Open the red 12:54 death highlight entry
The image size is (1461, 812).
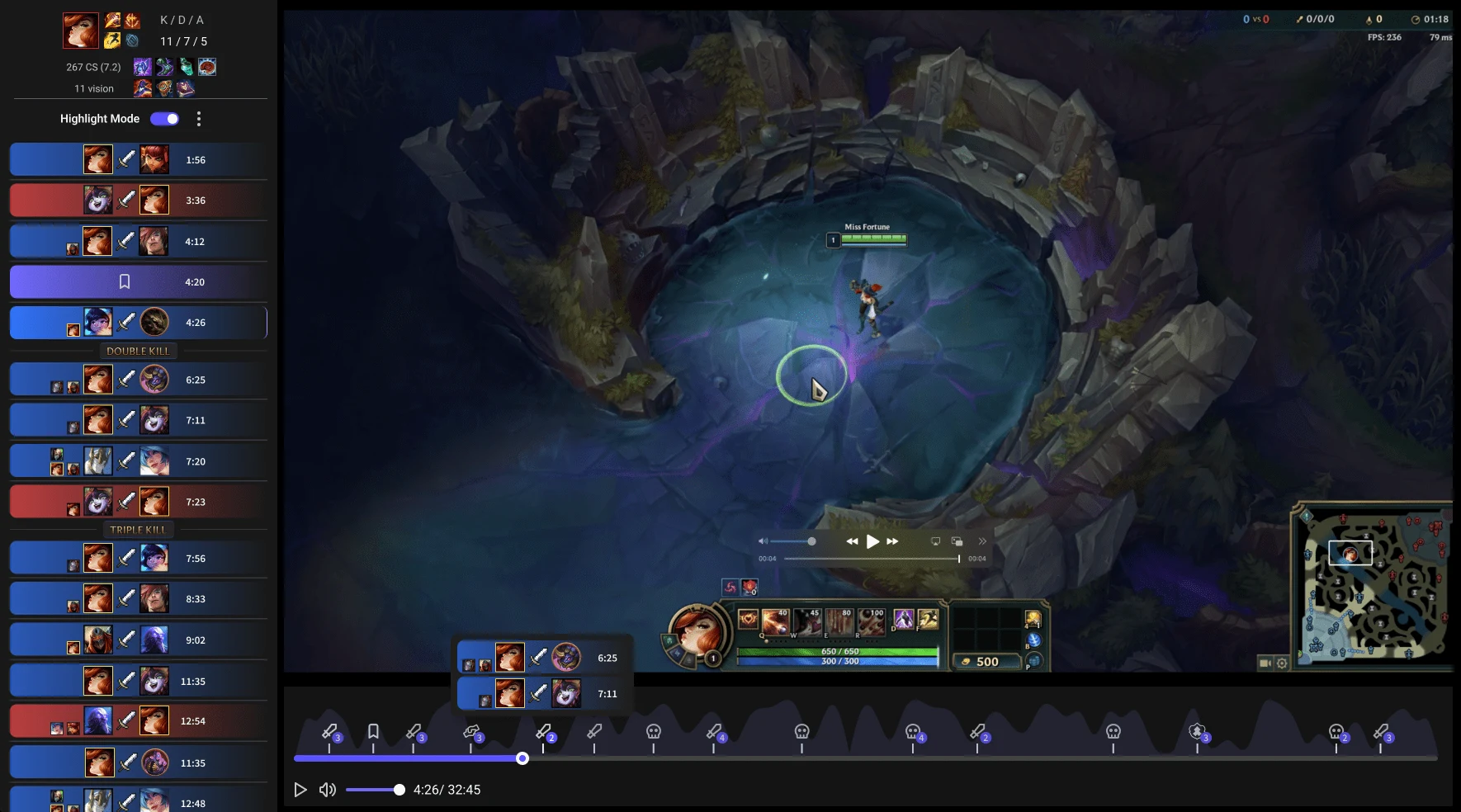point(138,720)
